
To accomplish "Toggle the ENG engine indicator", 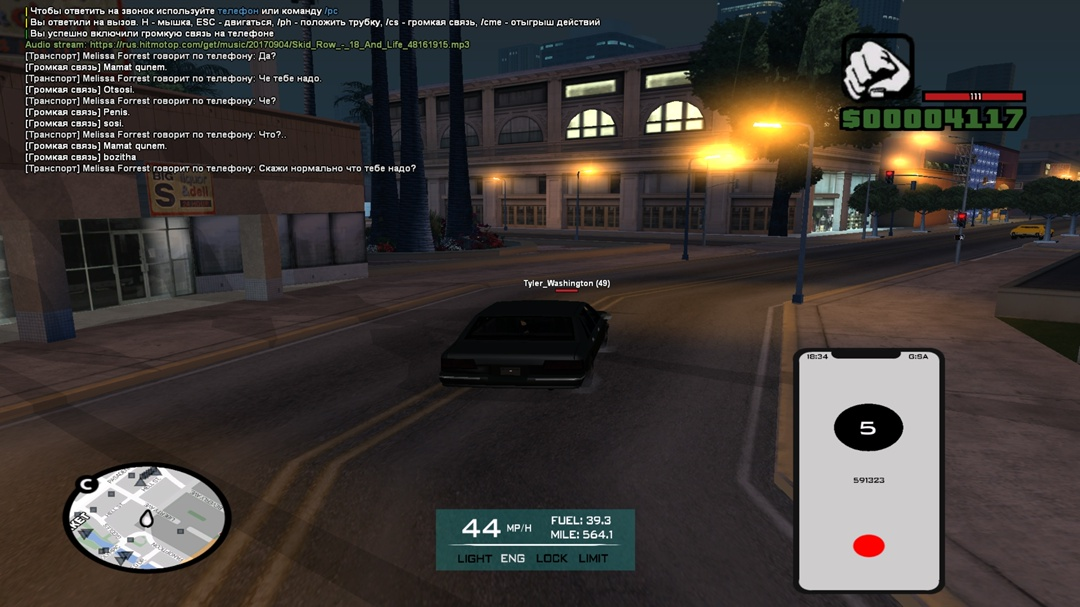I will pos(512,559).
